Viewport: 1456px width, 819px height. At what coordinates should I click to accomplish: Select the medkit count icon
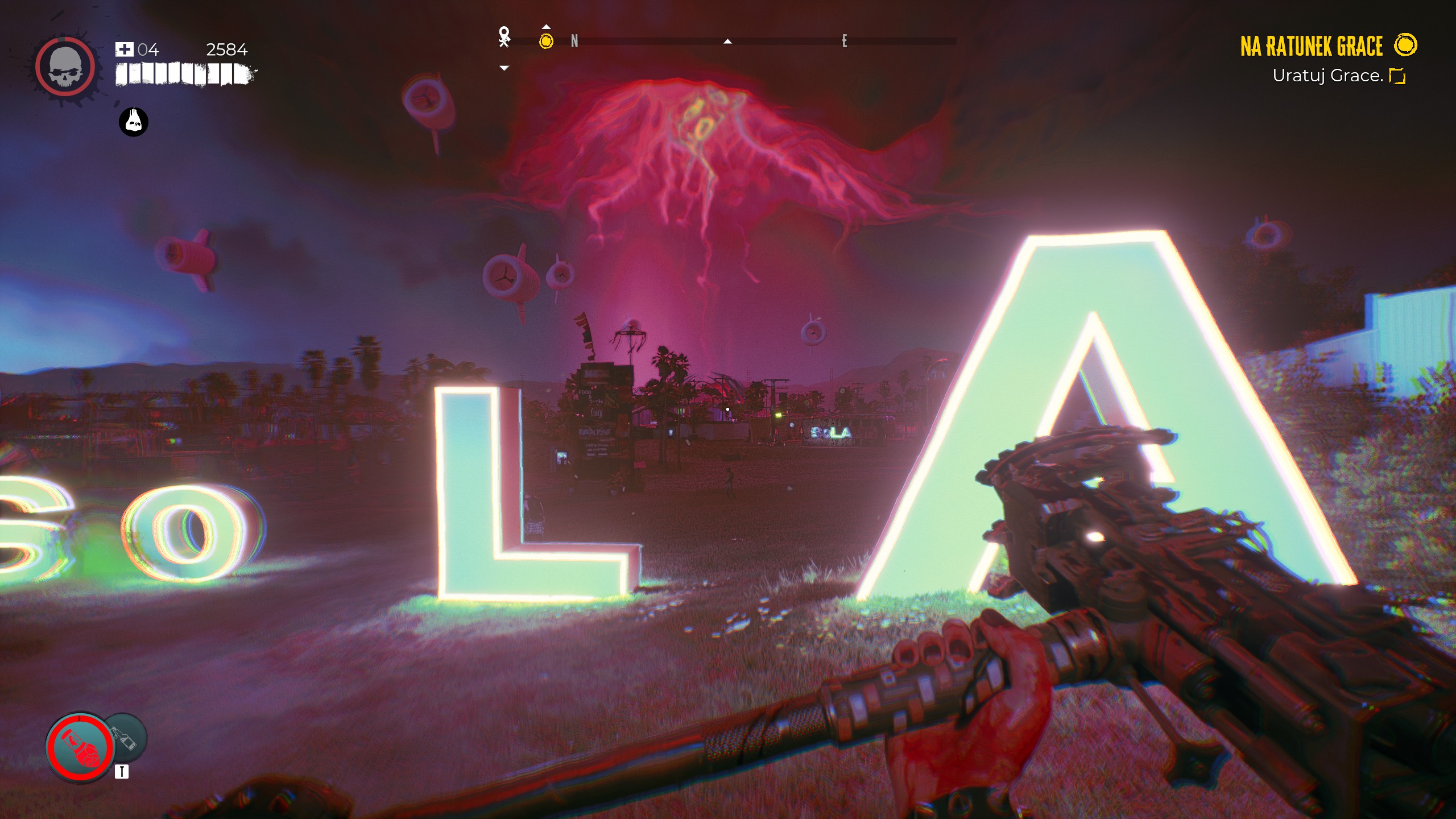click(124, 49)
